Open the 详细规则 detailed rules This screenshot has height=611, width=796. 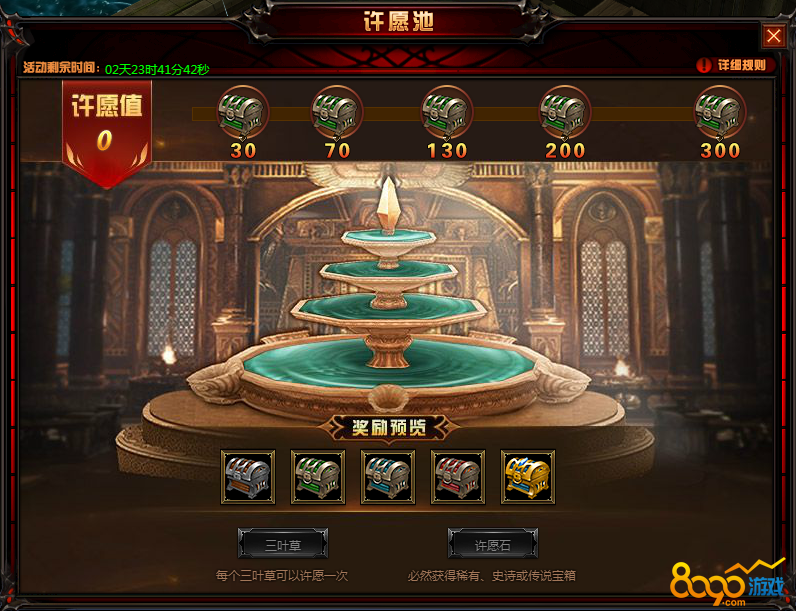[x=733, y=65]
